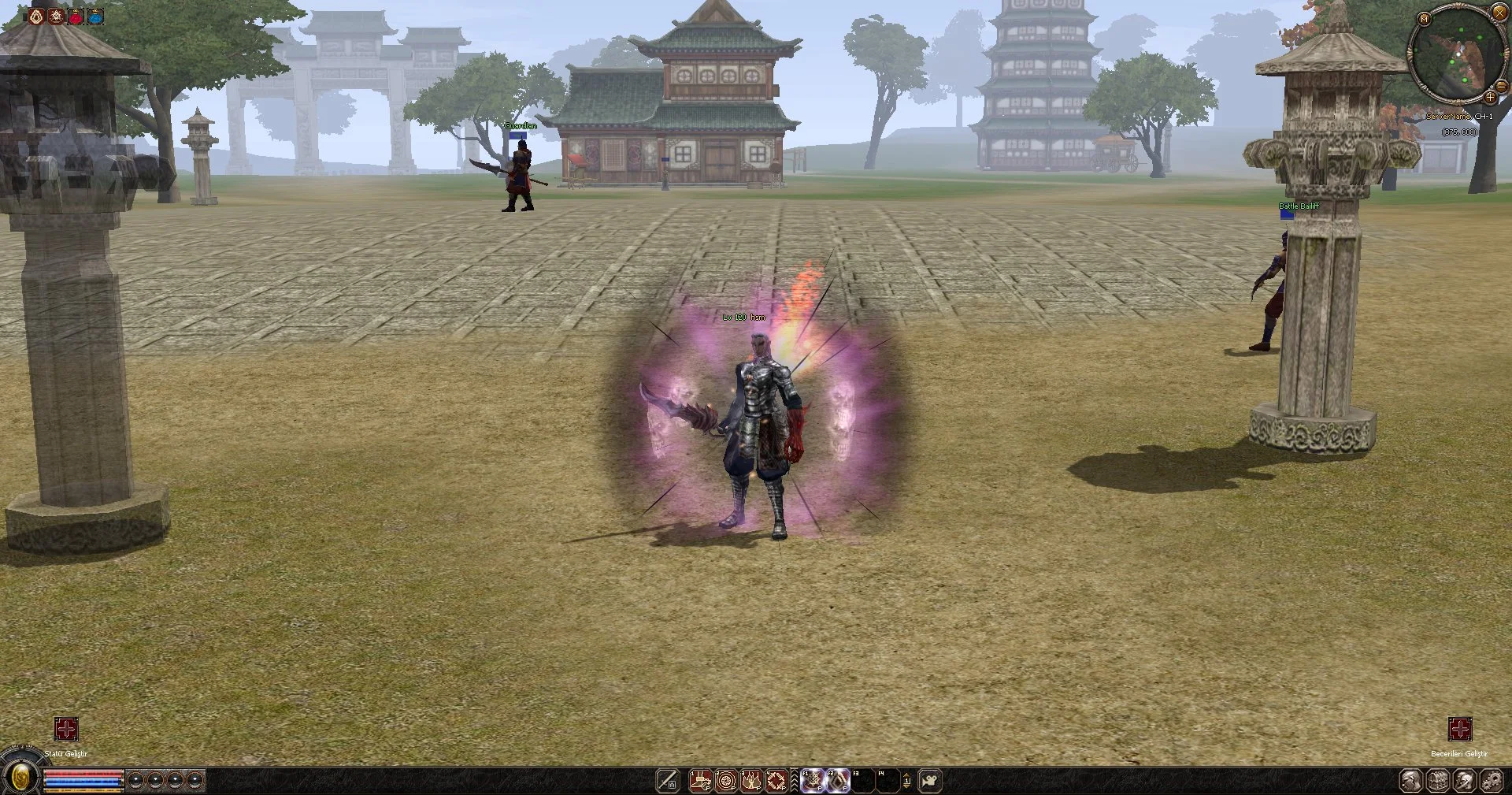1512x795 pixels.
Task: Click the golden dragon orb emblem
Action: click(x=21, y=778)
